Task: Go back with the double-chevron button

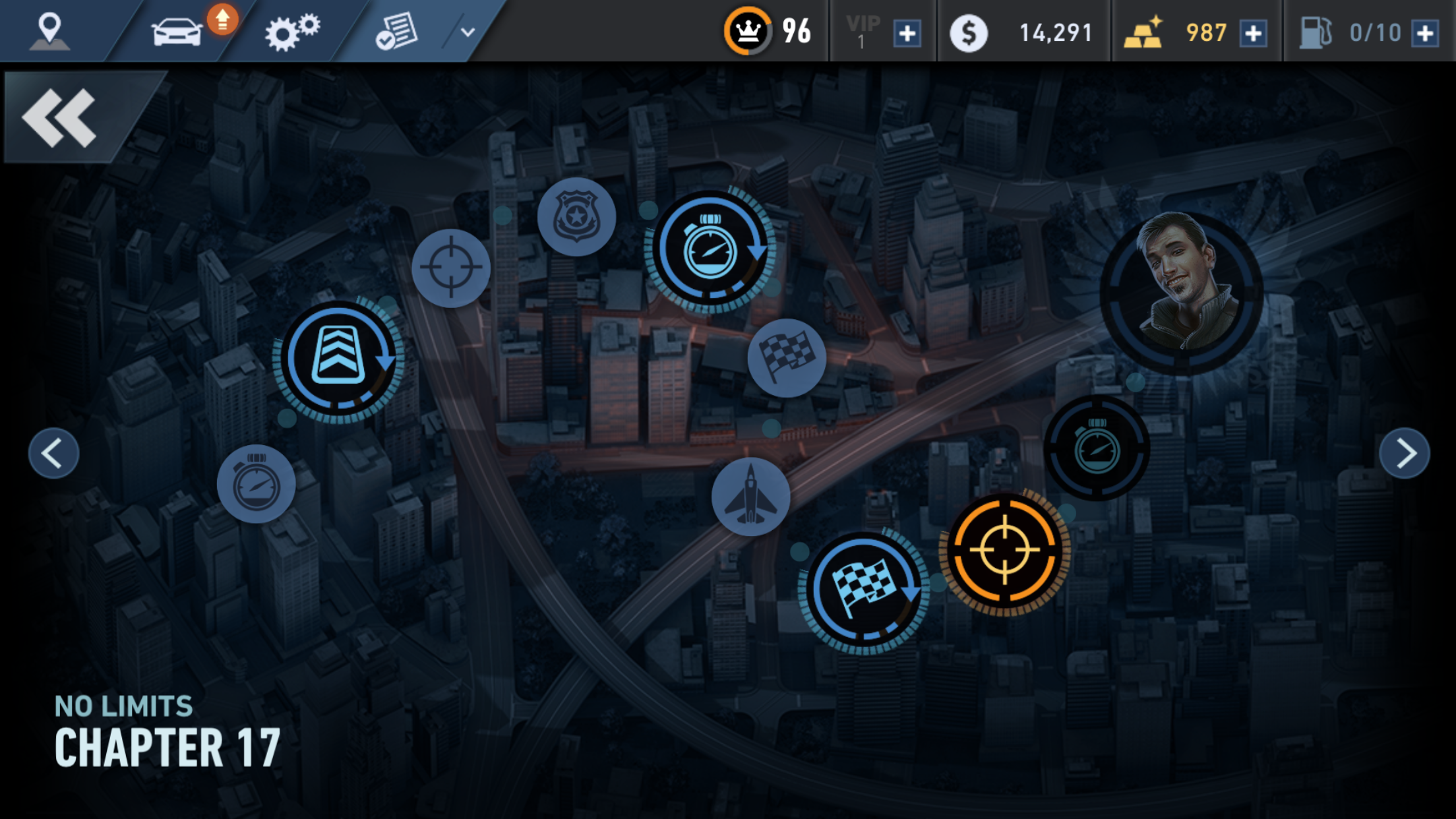Action: (61, 117)
